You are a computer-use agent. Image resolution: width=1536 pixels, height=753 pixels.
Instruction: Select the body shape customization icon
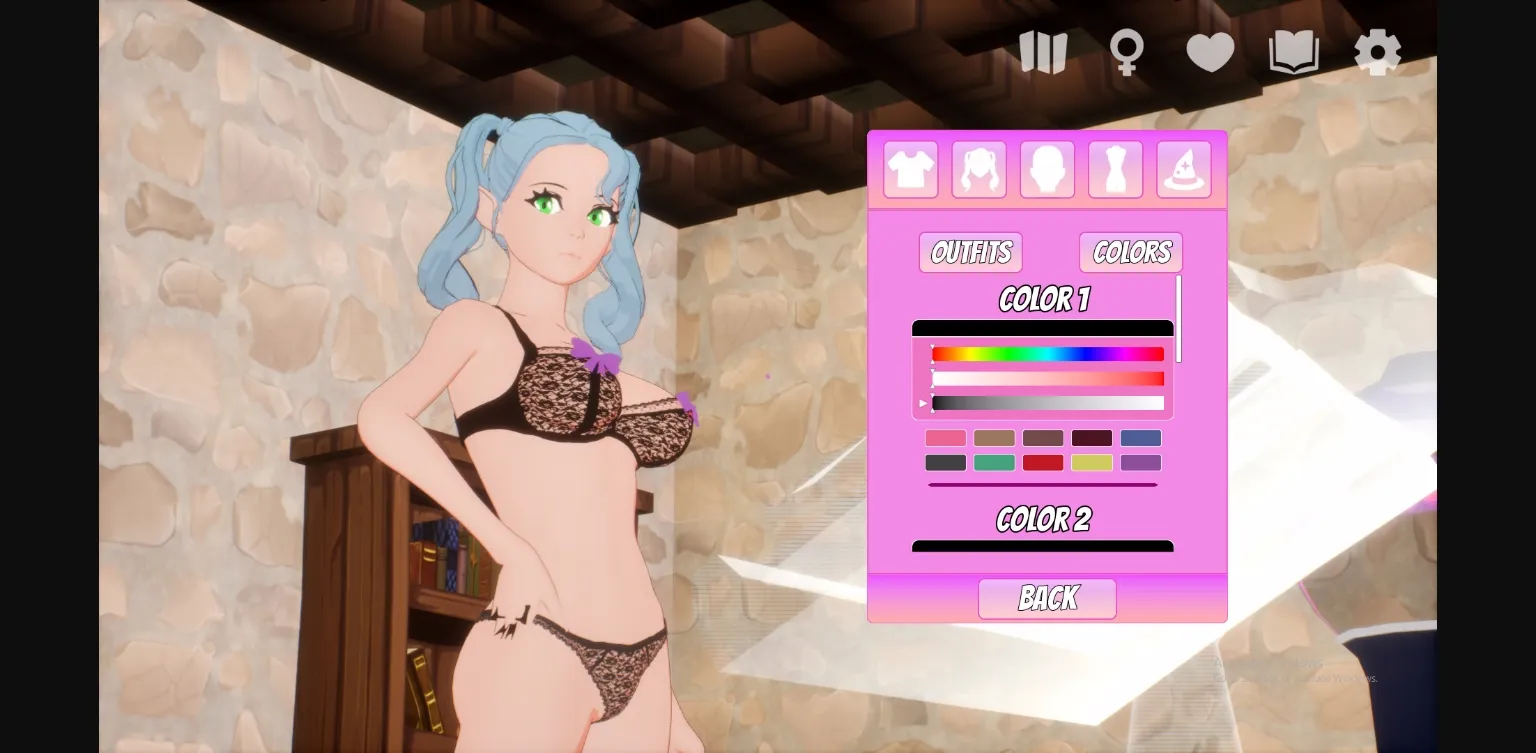coord(1115,168)
